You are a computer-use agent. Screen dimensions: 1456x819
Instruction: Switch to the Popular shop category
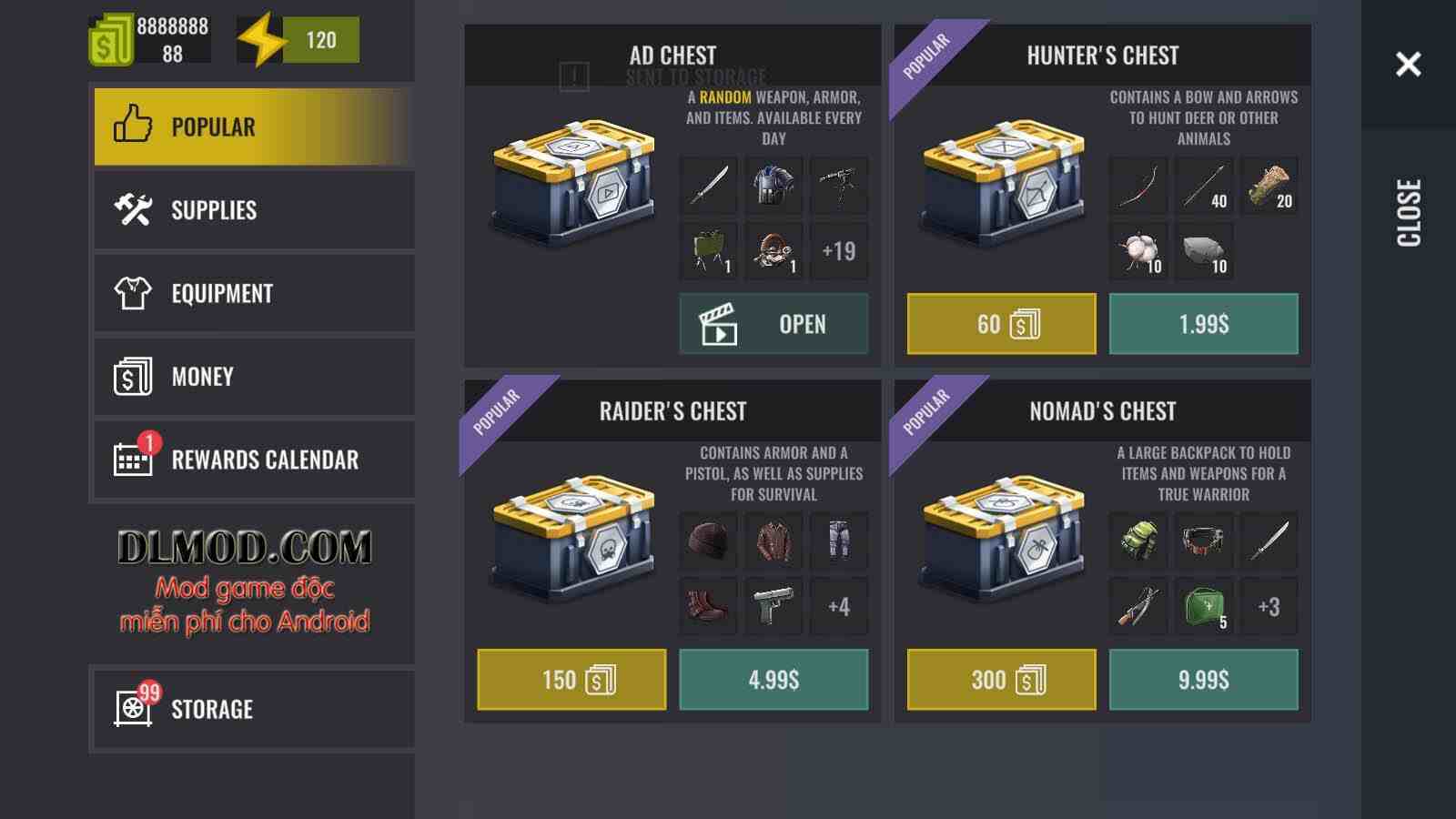pos(253,126)
